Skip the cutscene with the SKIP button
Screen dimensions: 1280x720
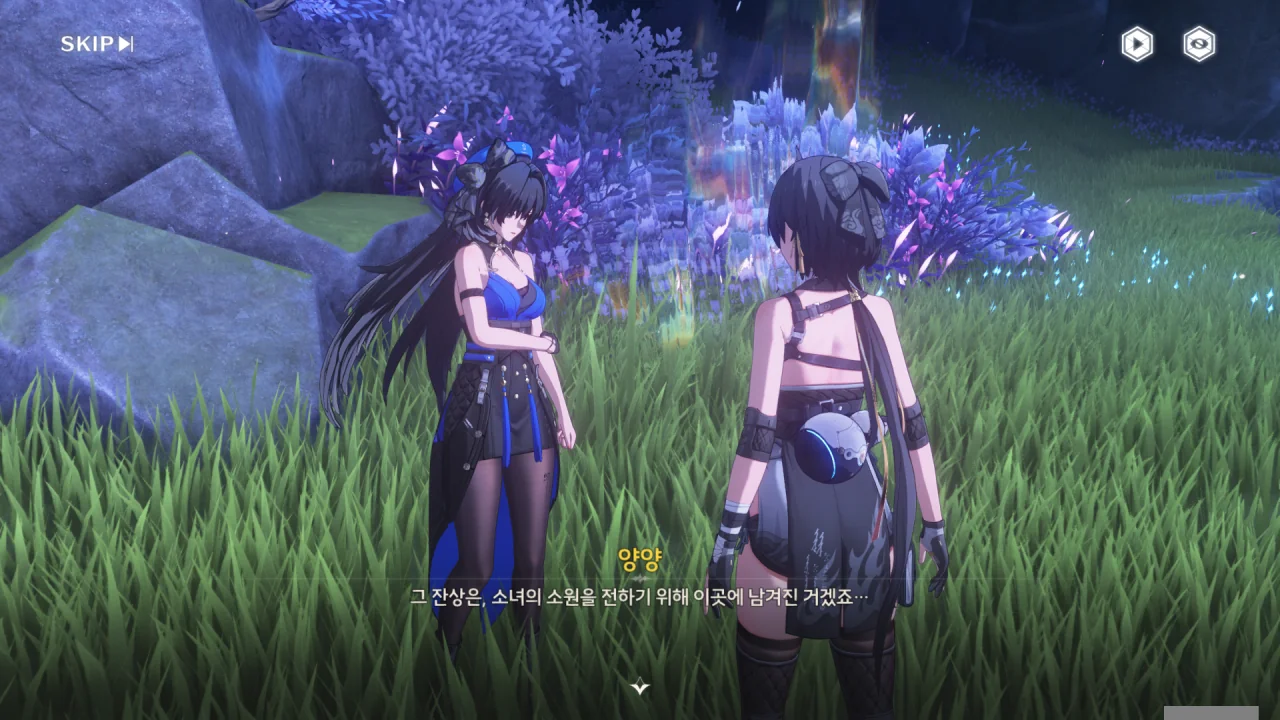[x=97, y=44]
